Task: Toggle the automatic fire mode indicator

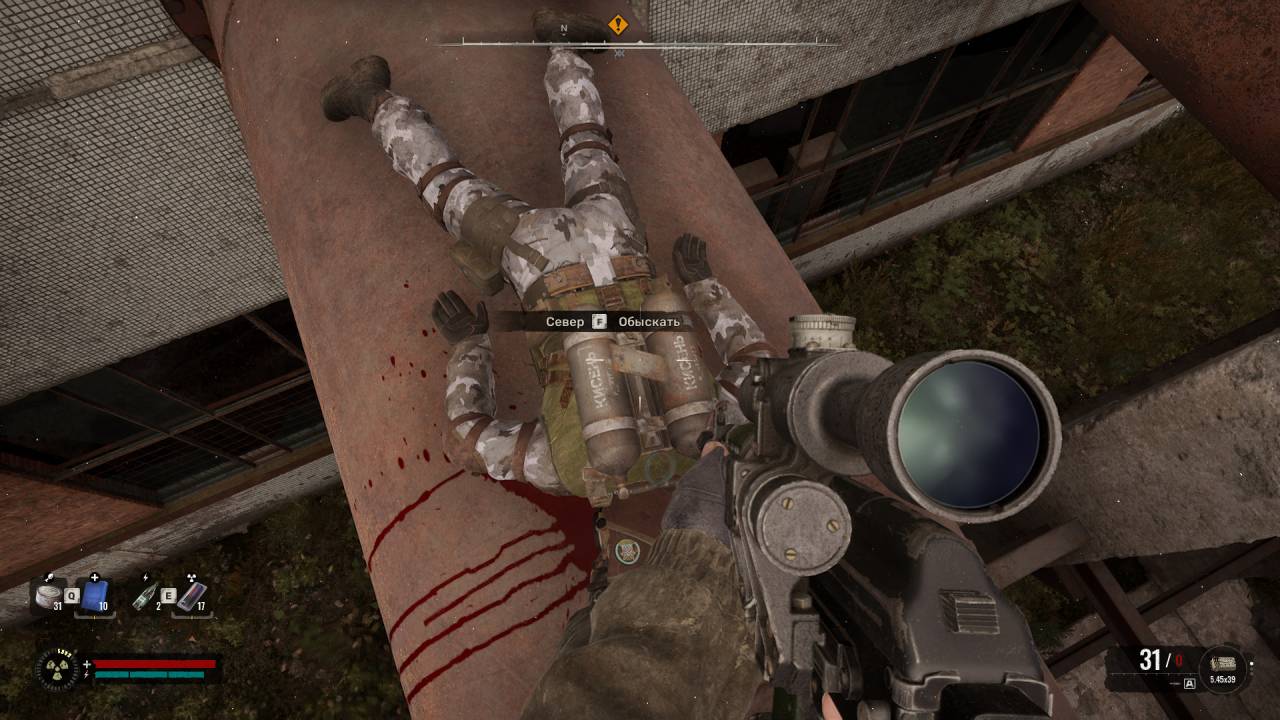Action: click(x=1189, y=684)
